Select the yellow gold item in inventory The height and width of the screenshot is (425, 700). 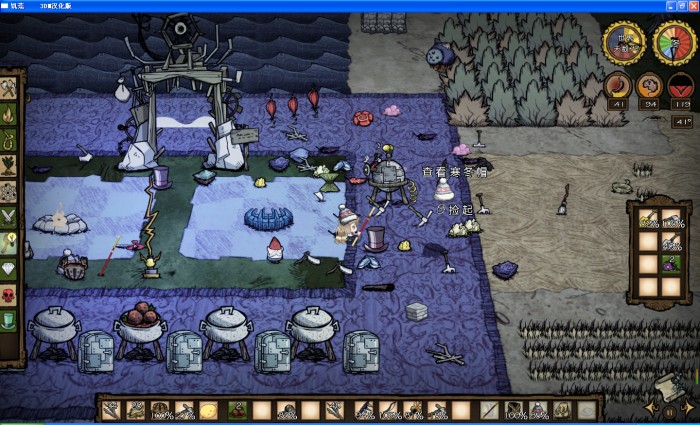coord(209,410)
